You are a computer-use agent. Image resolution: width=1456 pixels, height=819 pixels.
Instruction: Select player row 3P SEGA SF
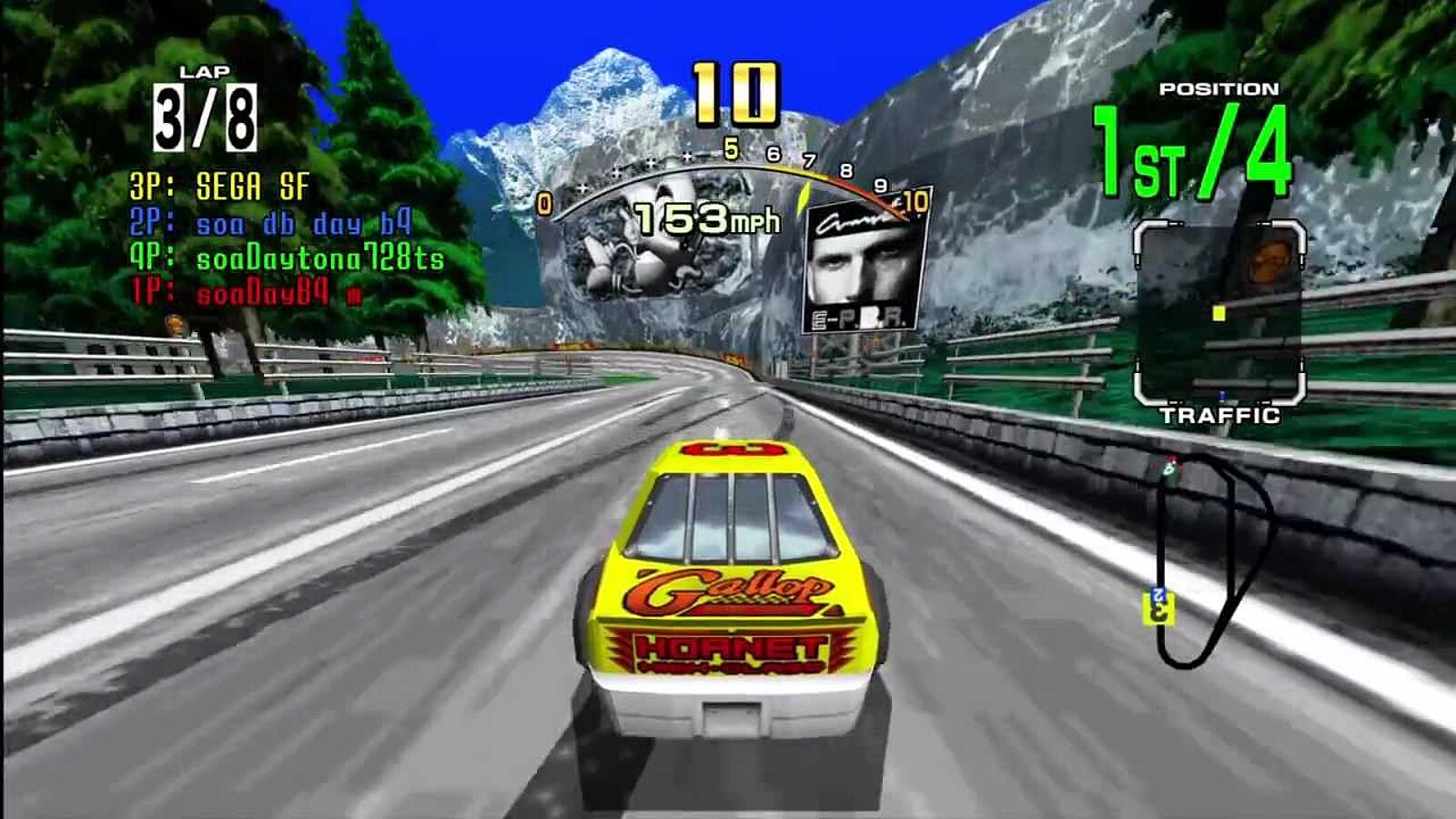[x=220, y=187]
